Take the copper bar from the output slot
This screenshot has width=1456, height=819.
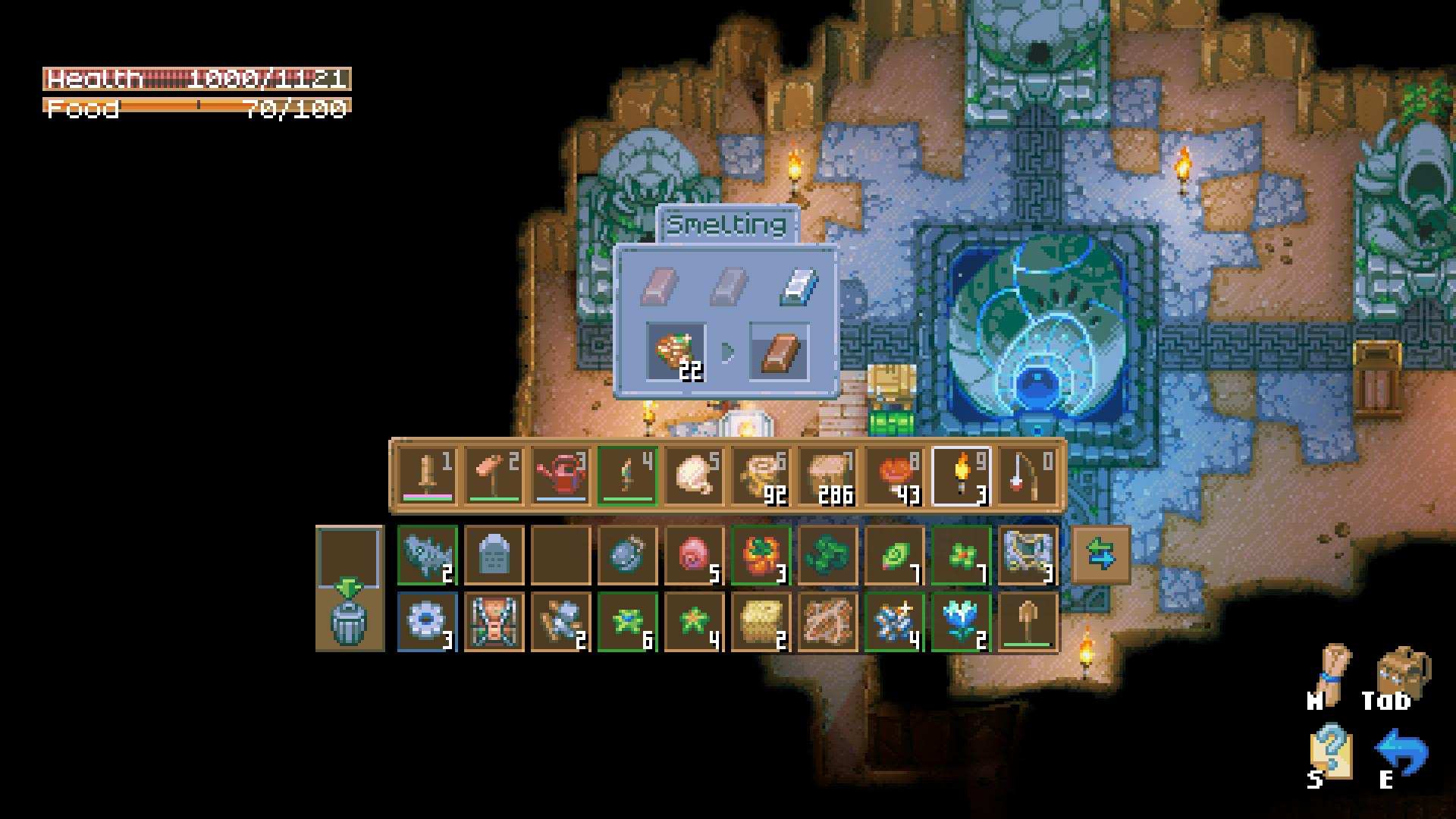click(779, 352)
